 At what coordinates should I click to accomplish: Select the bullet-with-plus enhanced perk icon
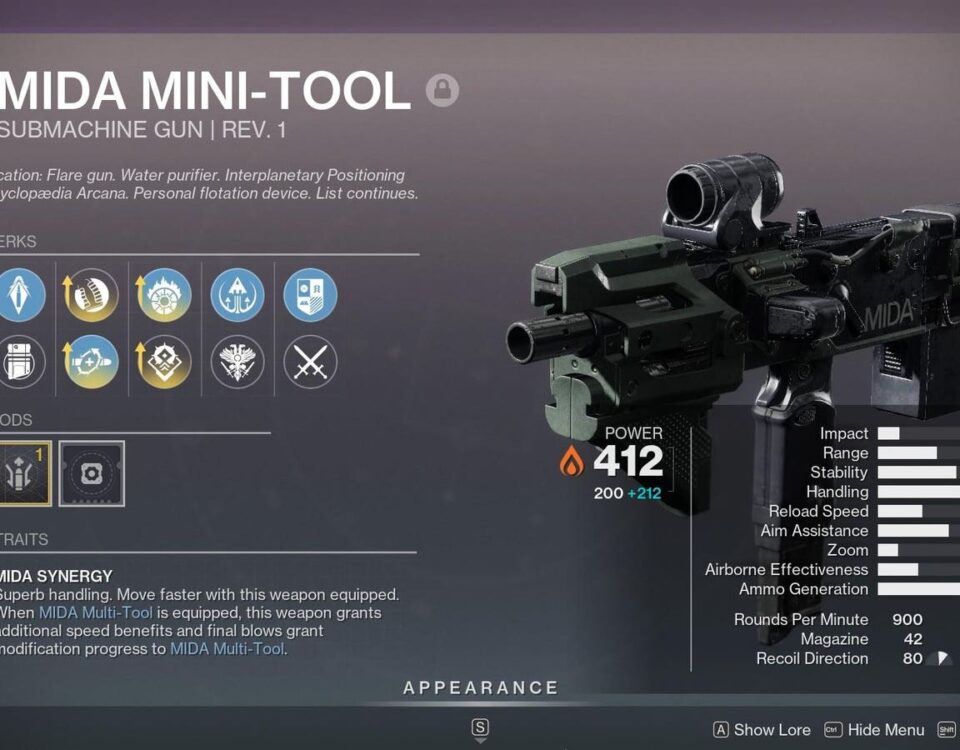tap(91, 361)
